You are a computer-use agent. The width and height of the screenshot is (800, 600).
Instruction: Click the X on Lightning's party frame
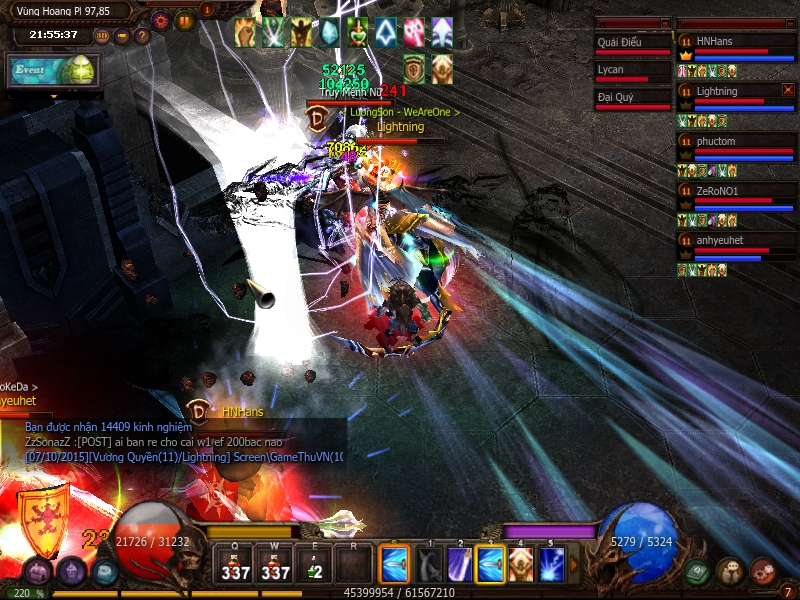pyautogui.click(x=788, y=90)
